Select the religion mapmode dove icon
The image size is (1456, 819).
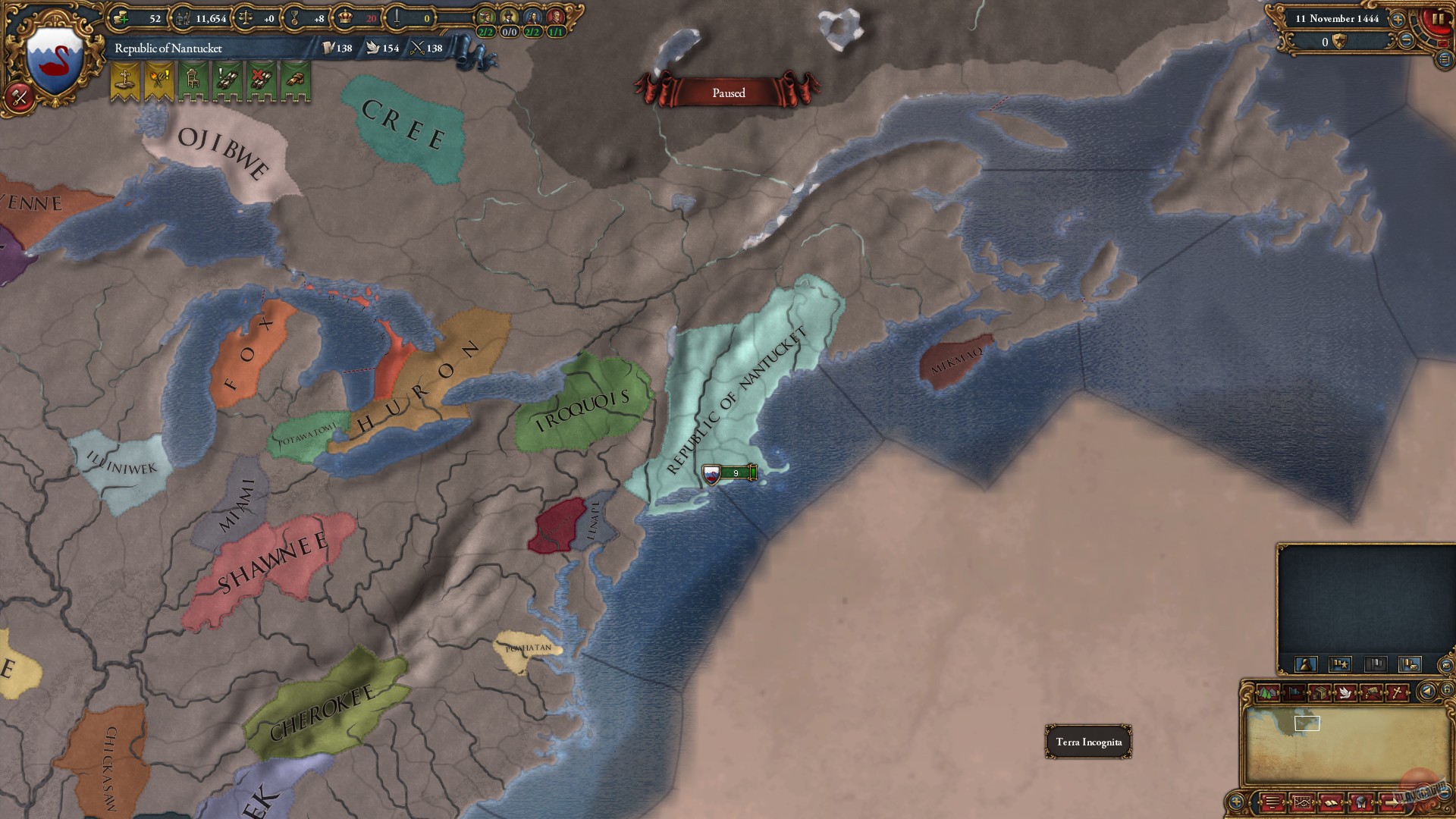[x=1345, y=692]
